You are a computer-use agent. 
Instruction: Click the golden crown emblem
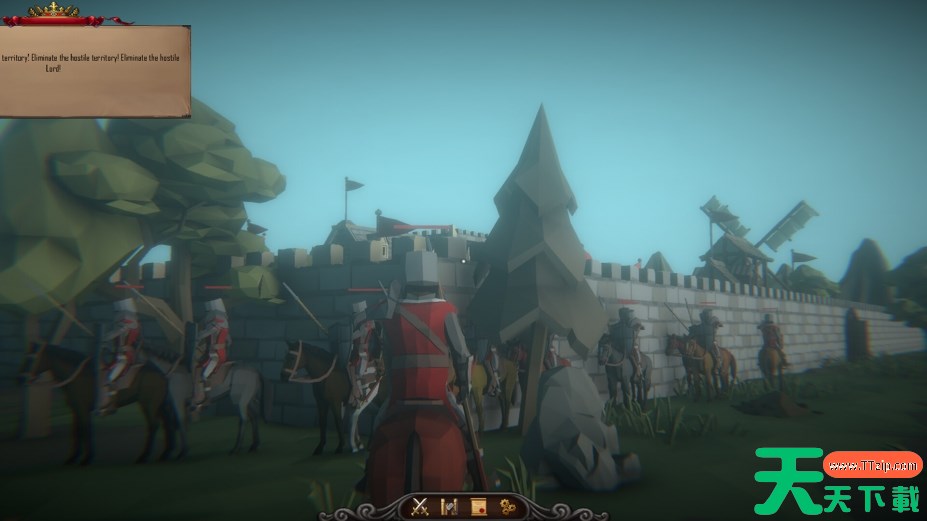(x=53, y=10)
